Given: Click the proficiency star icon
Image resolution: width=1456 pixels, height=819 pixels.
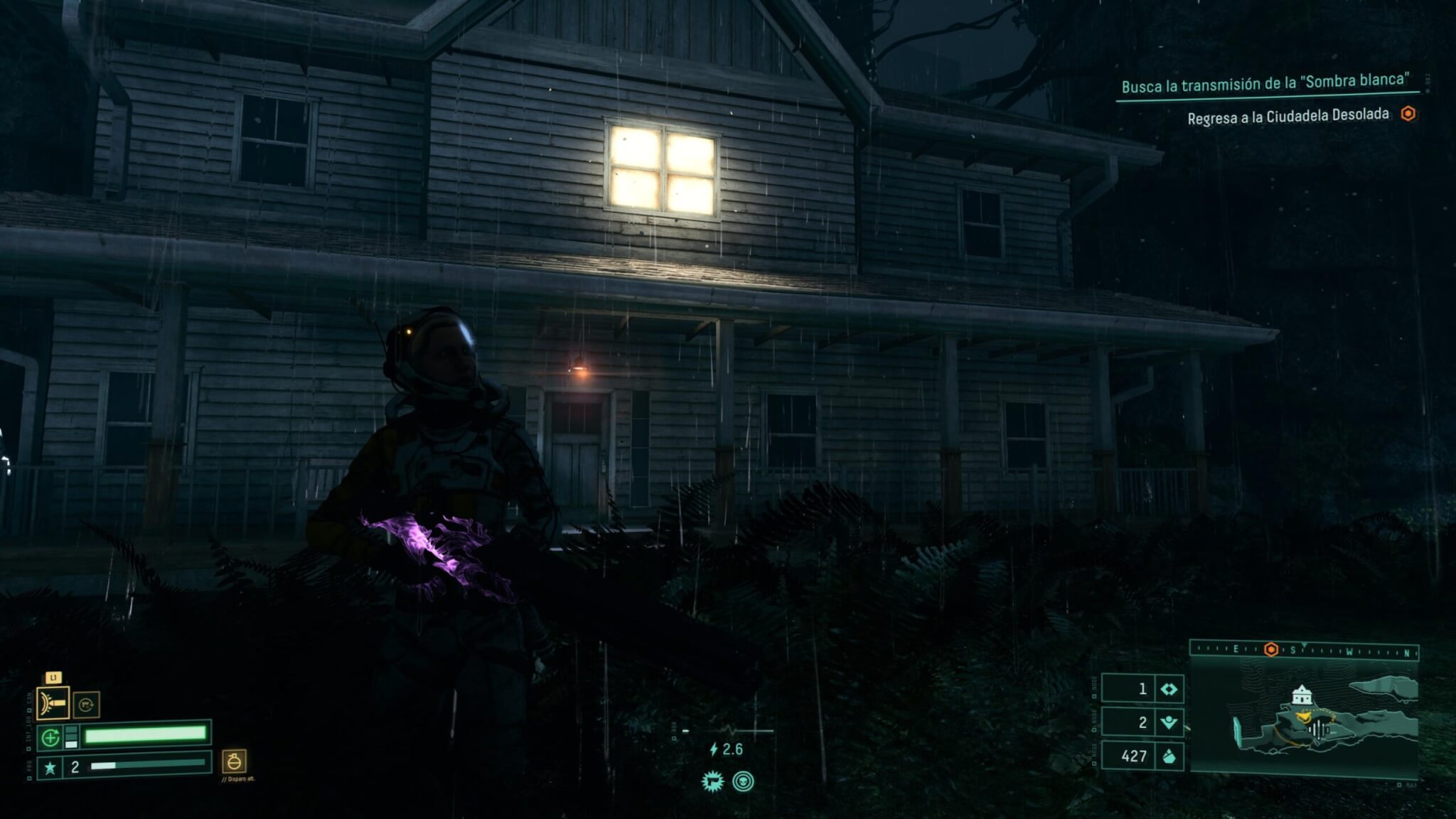Looking at the screenshot, I should 50,768.
